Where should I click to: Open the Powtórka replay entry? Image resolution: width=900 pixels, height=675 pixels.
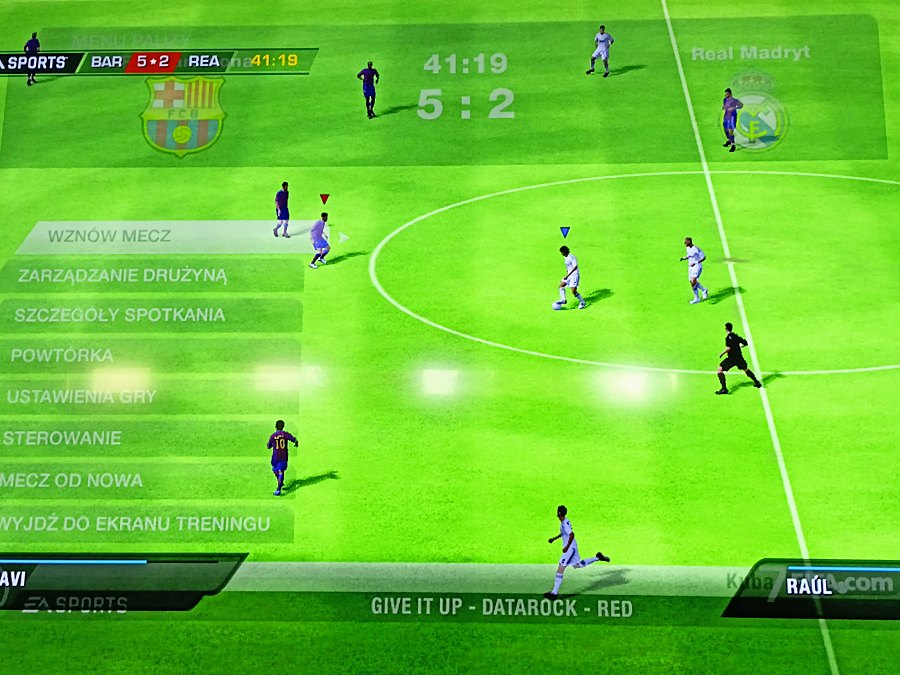(x=62, y=355)
